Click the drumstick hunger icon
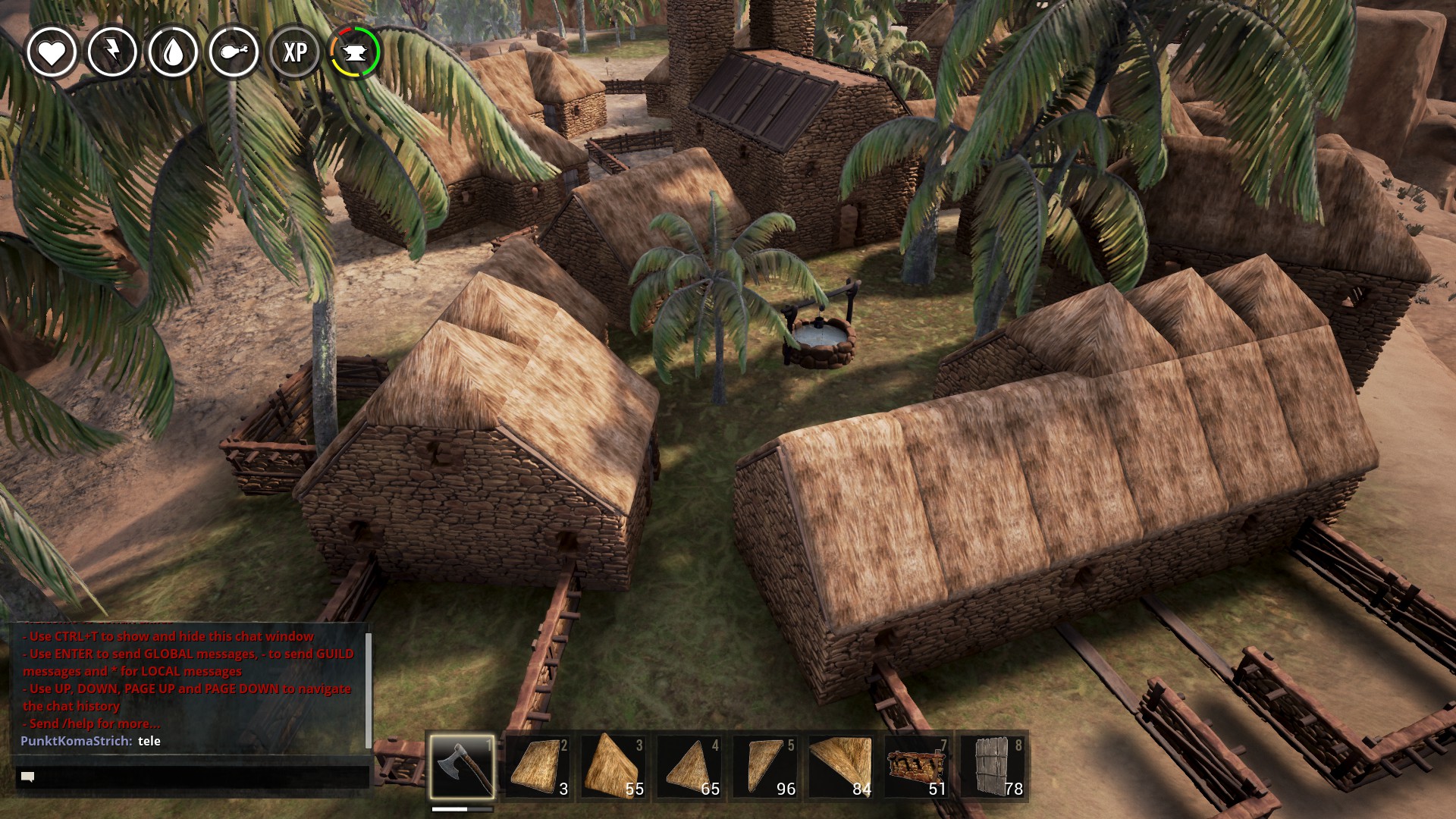1456x819 pixels. point(234,52)
